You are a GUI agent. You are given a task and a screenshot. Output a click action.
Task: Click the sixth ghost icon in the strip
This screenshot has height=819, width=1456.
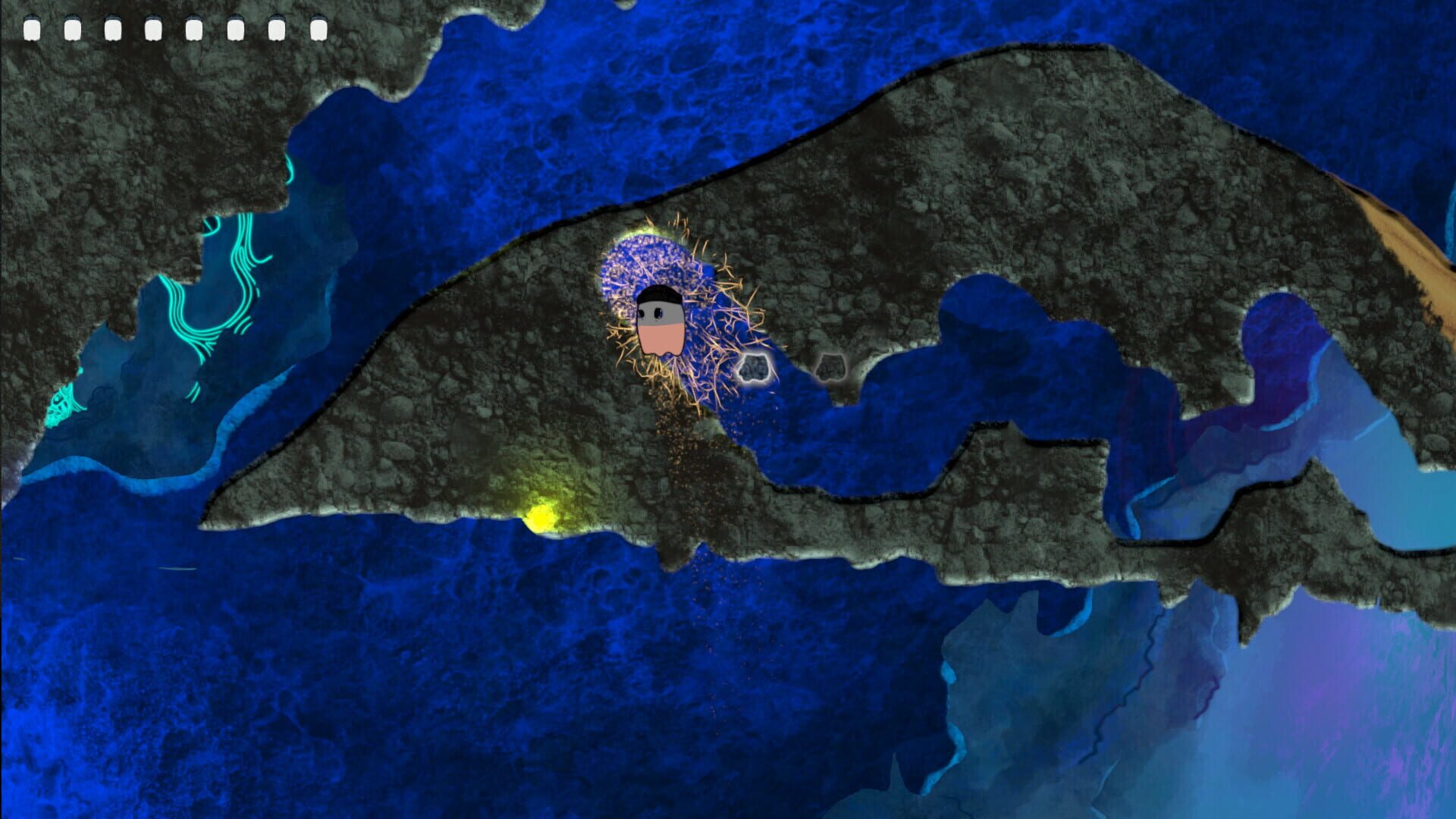tap(237, 28)
